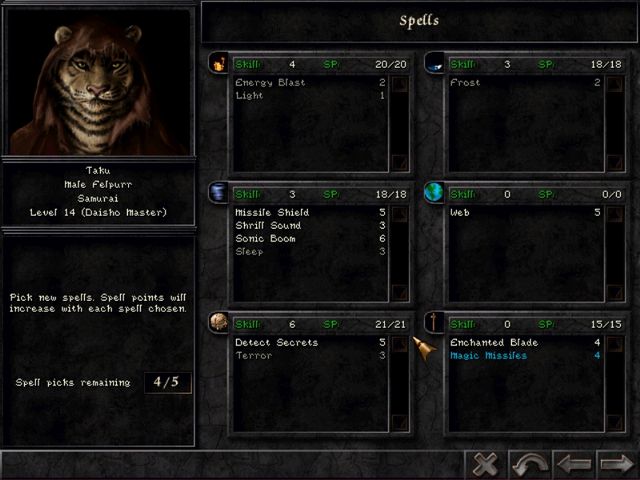Click the fire realm icon
The image size is (640, 480).
point(219,63)
